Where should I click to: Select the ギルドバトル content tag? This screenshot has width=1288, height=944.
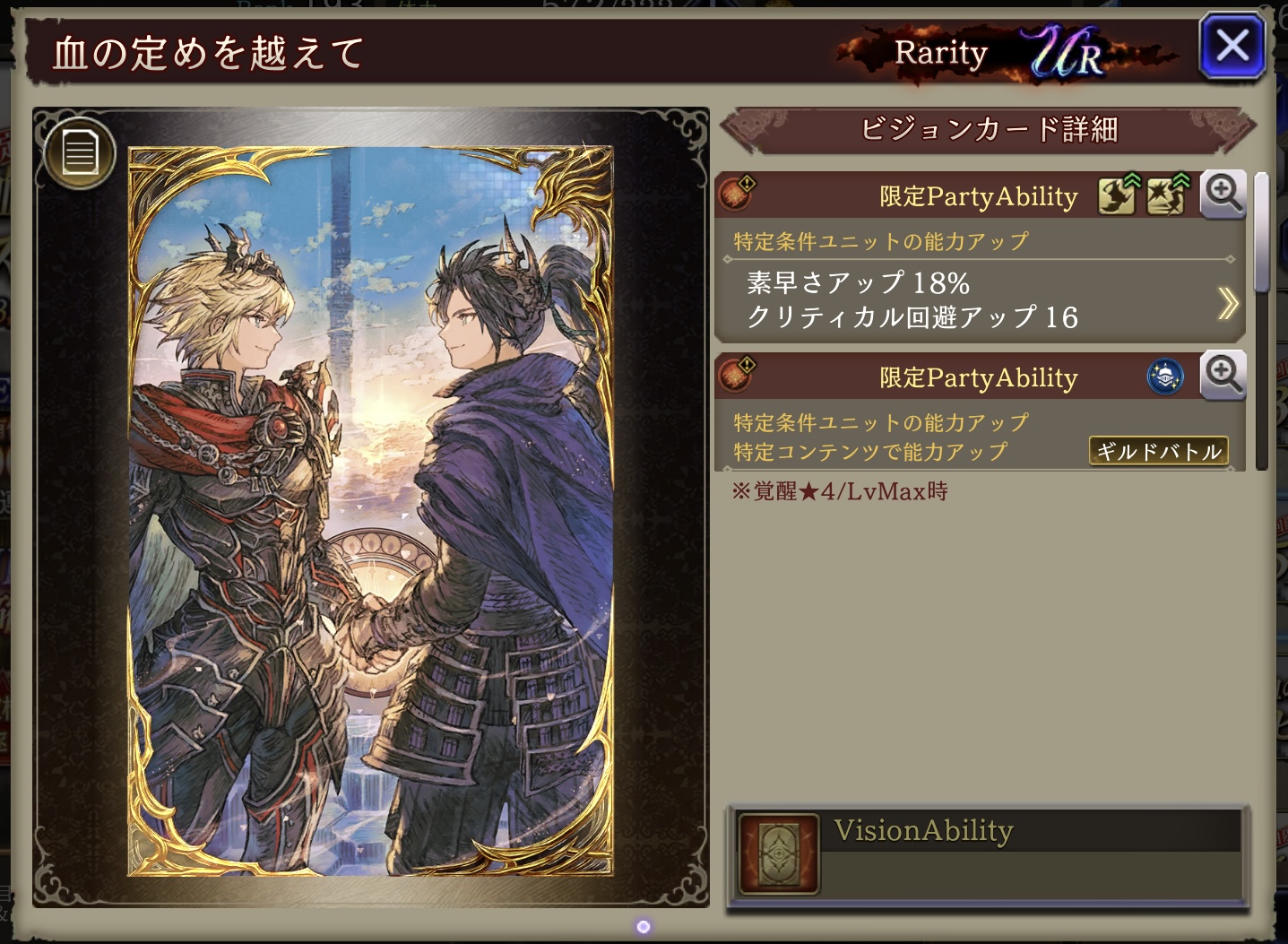pos(1158,451)
